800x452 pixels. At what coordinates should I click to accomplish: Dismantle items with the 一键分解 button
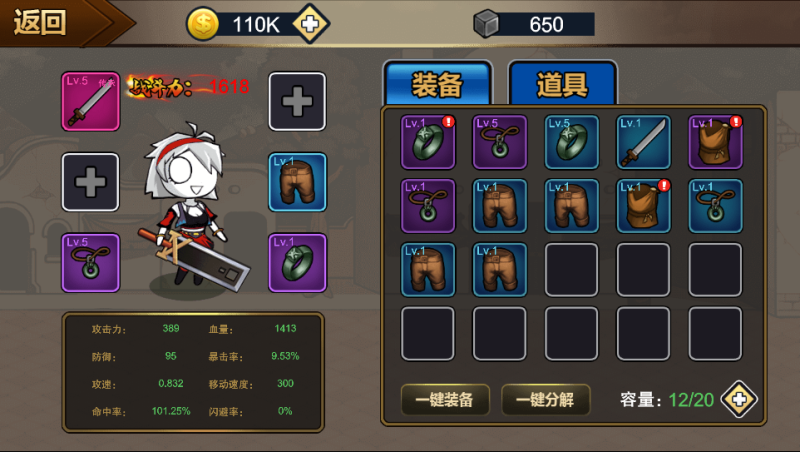tap(545, 400)
